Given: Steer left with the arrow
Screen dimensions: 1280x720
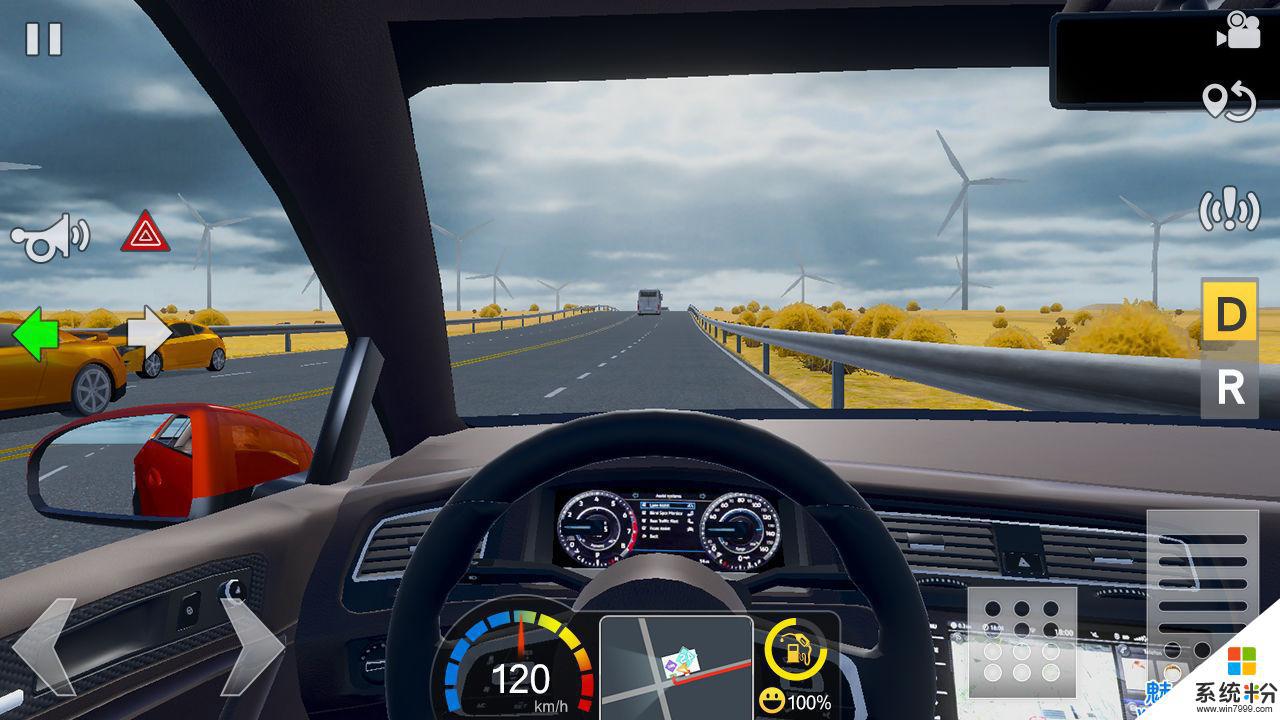Looking at the screenshot, I should [x=45, y=647].
